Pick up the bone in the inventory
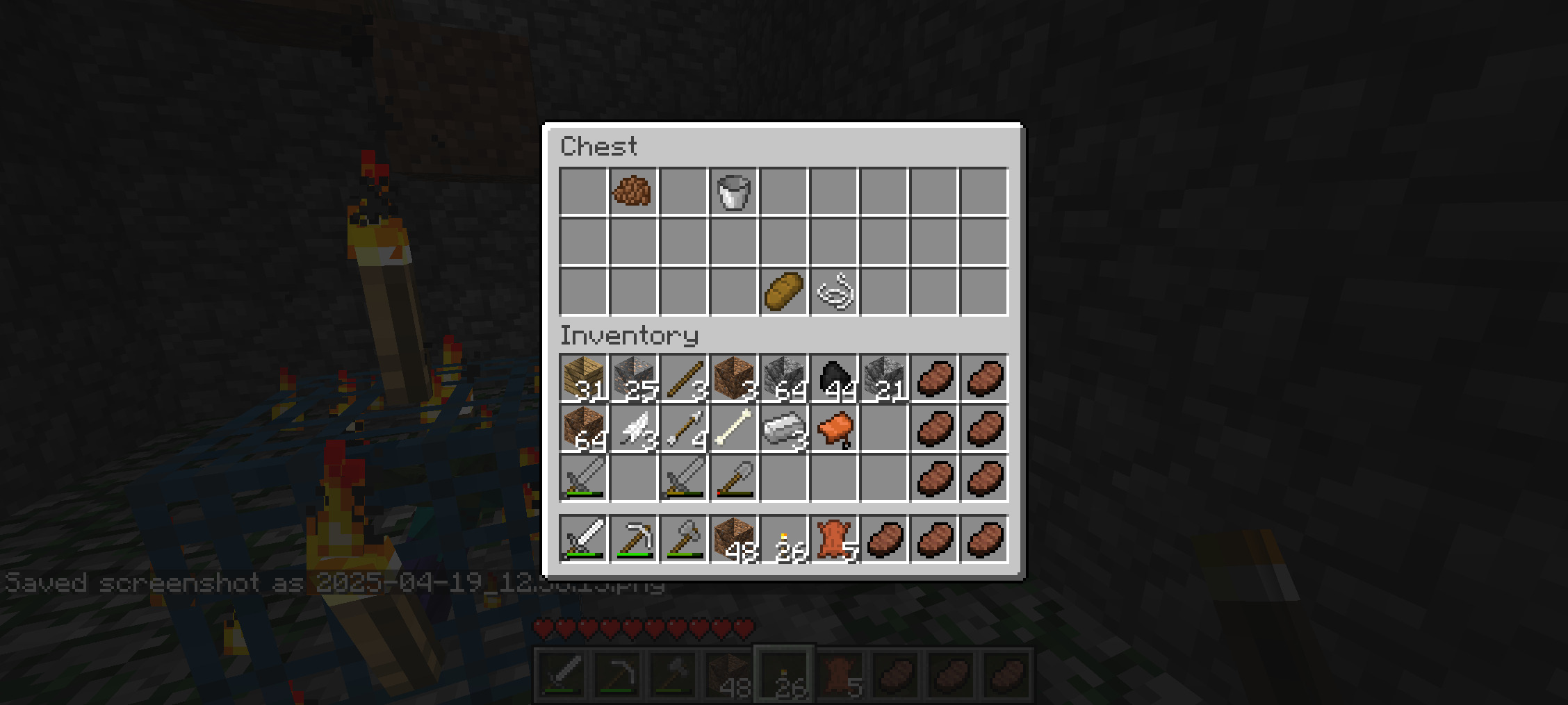This screenshot has height=705, width=1568. tap(733, 429)
